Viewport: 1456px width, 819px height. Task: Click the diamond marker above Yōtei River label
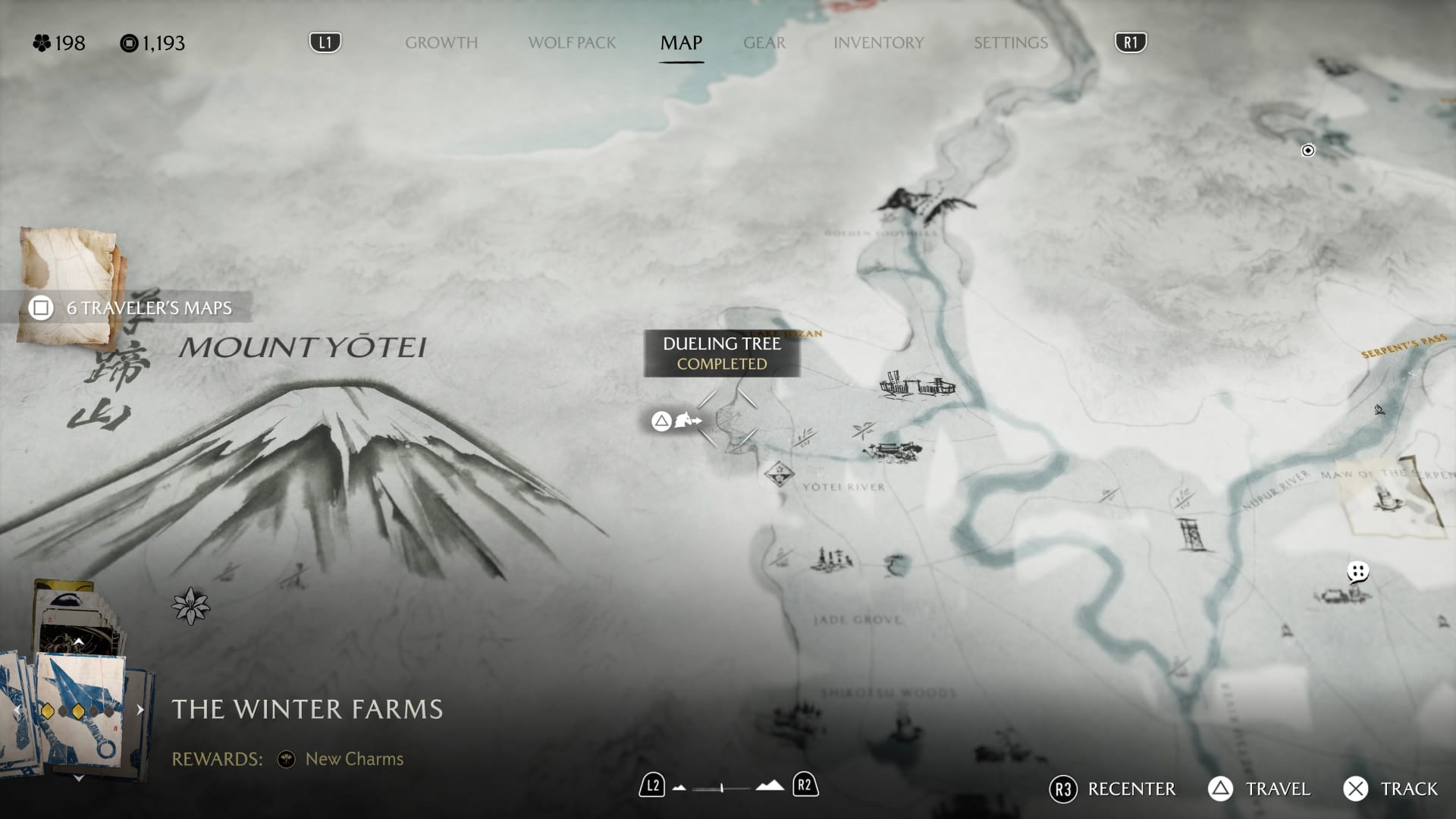tap(779, 475)
